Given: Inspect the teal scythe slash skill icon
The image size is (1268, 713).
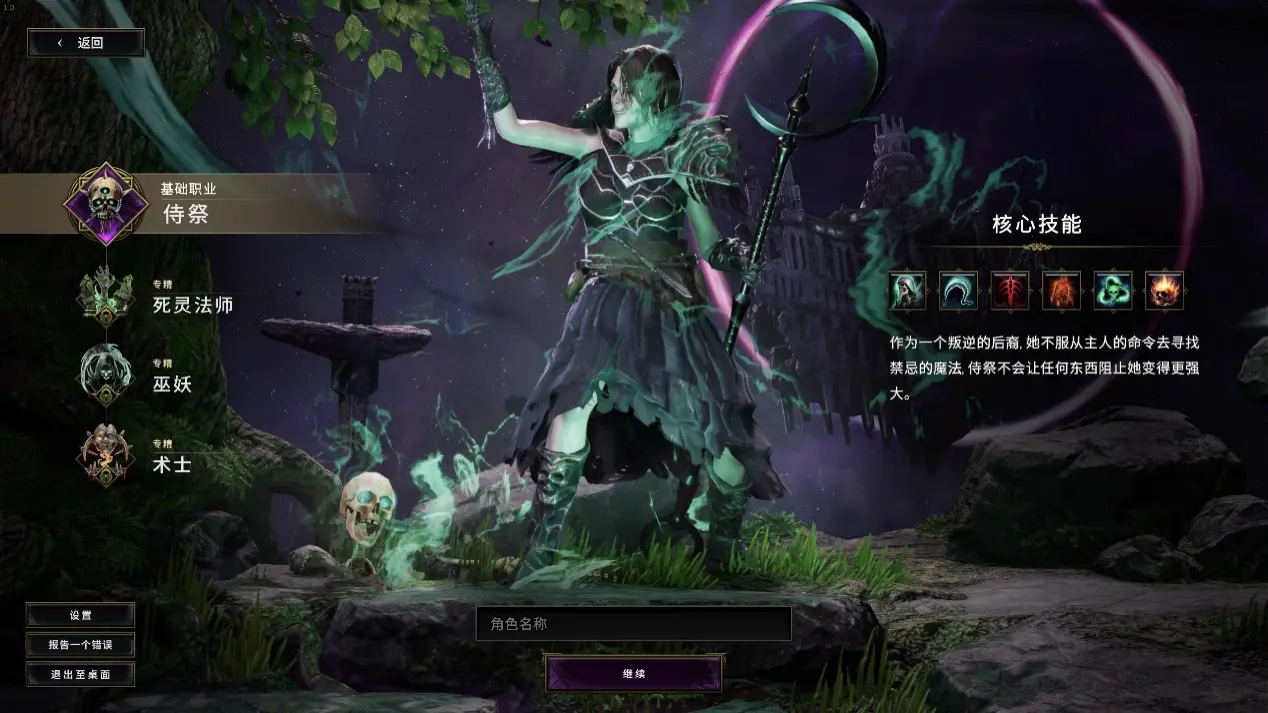Looking at the screenshot, I should (x=959, y=291).
